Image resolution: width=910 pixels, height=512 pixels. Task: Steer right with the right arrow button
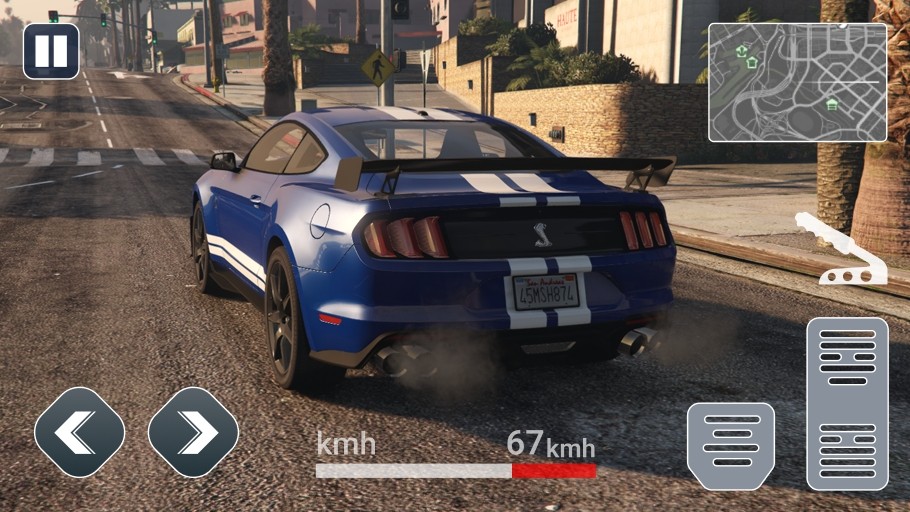(x=193, y=432)
